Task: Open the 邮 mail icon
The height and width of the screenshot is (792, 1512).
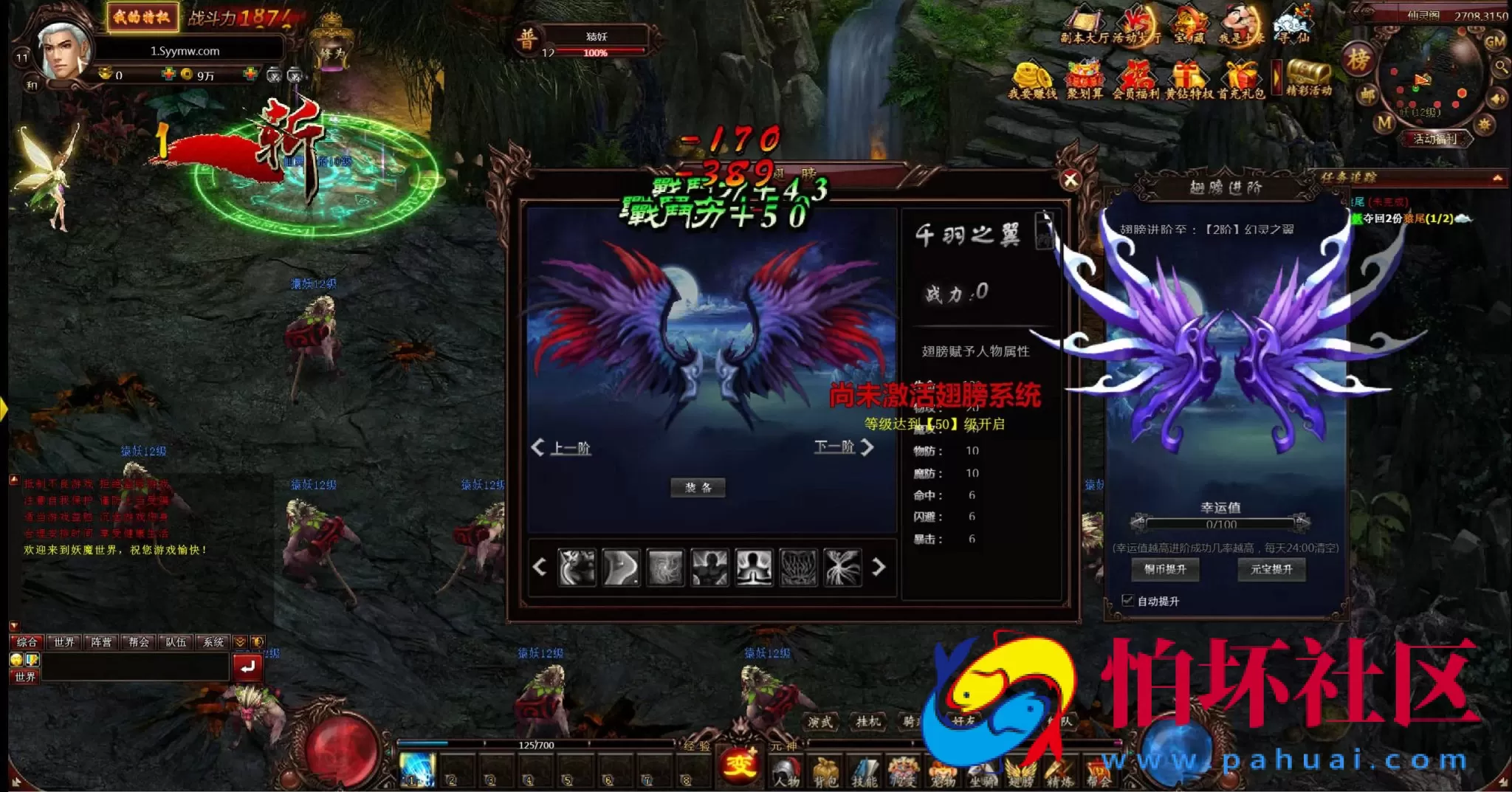Action: pos(1367,94)
